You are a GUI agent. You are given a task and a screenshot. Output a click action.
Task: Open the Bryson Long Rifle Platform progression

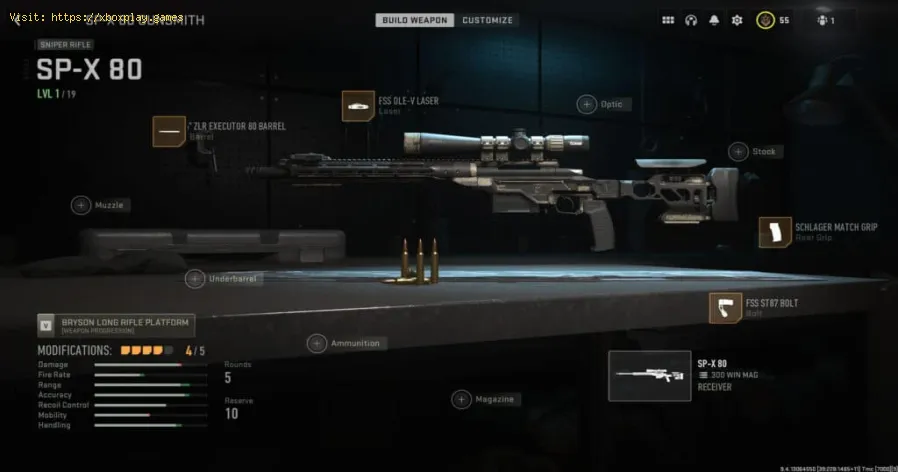116,325
